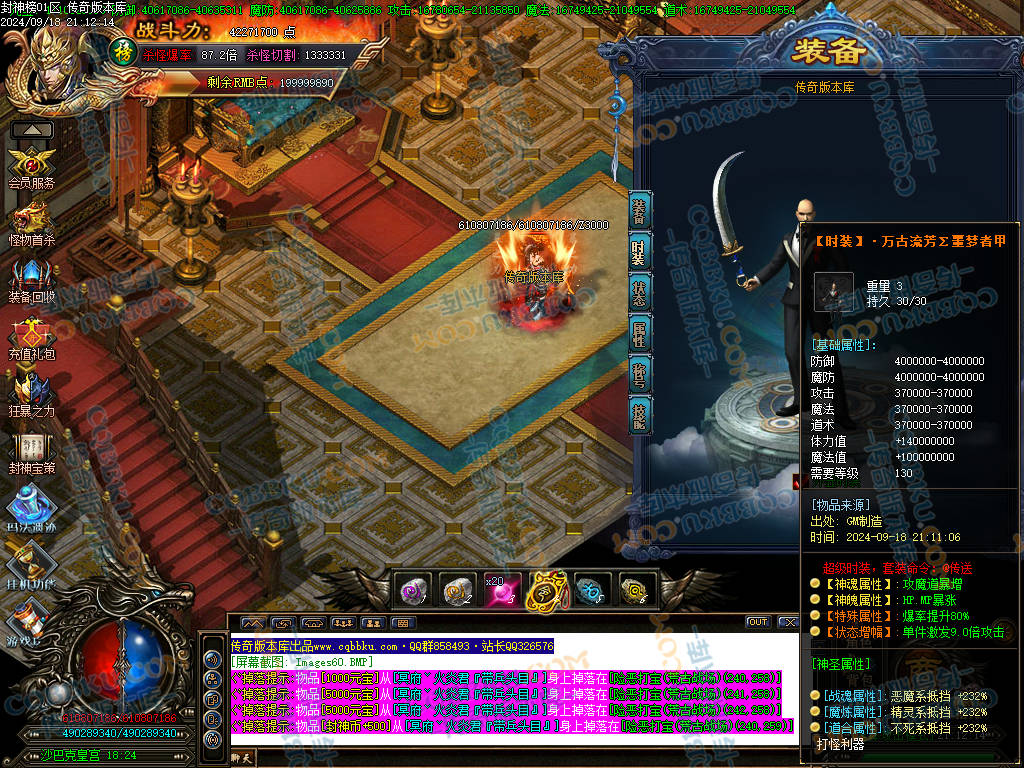Switch to the 时装 fashion tab

coord(640,253)
